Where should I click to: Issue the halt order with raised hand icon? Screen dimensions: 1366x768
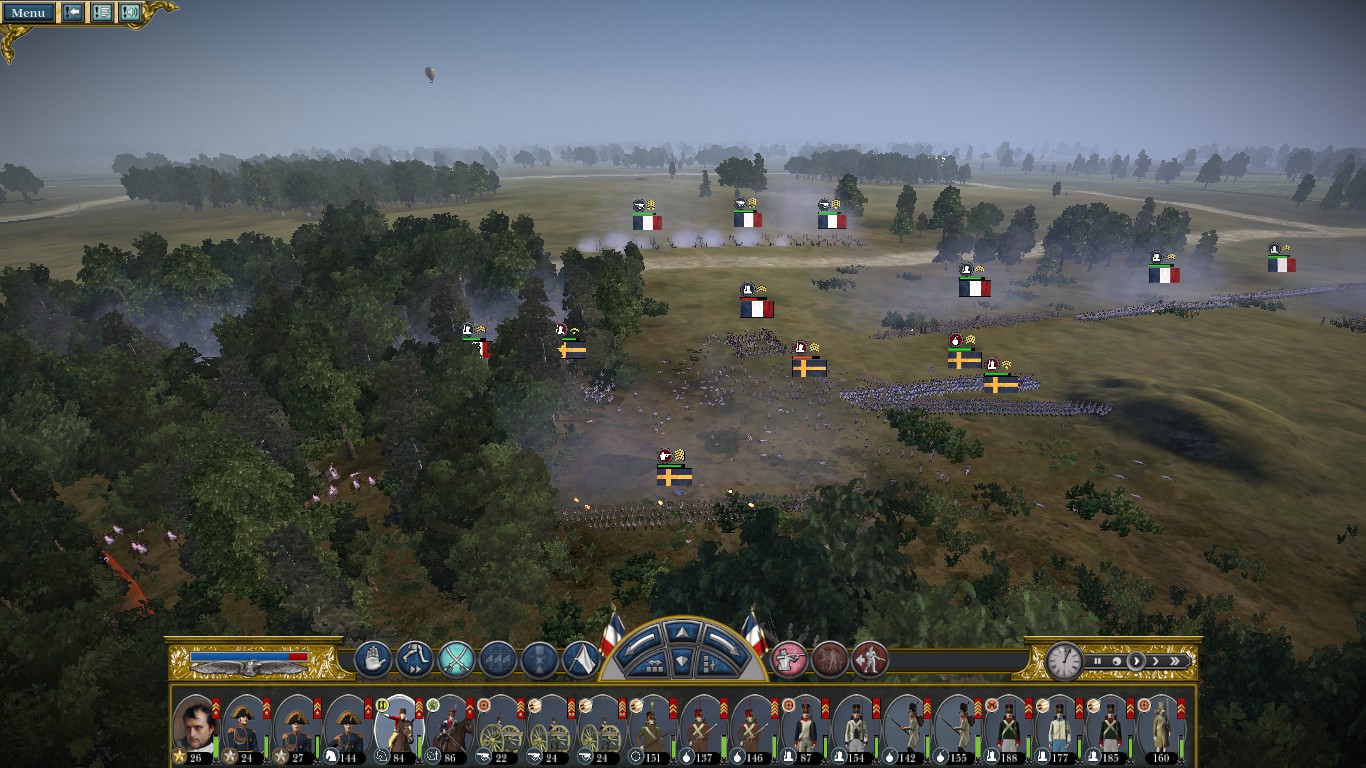tap(373, 659)
